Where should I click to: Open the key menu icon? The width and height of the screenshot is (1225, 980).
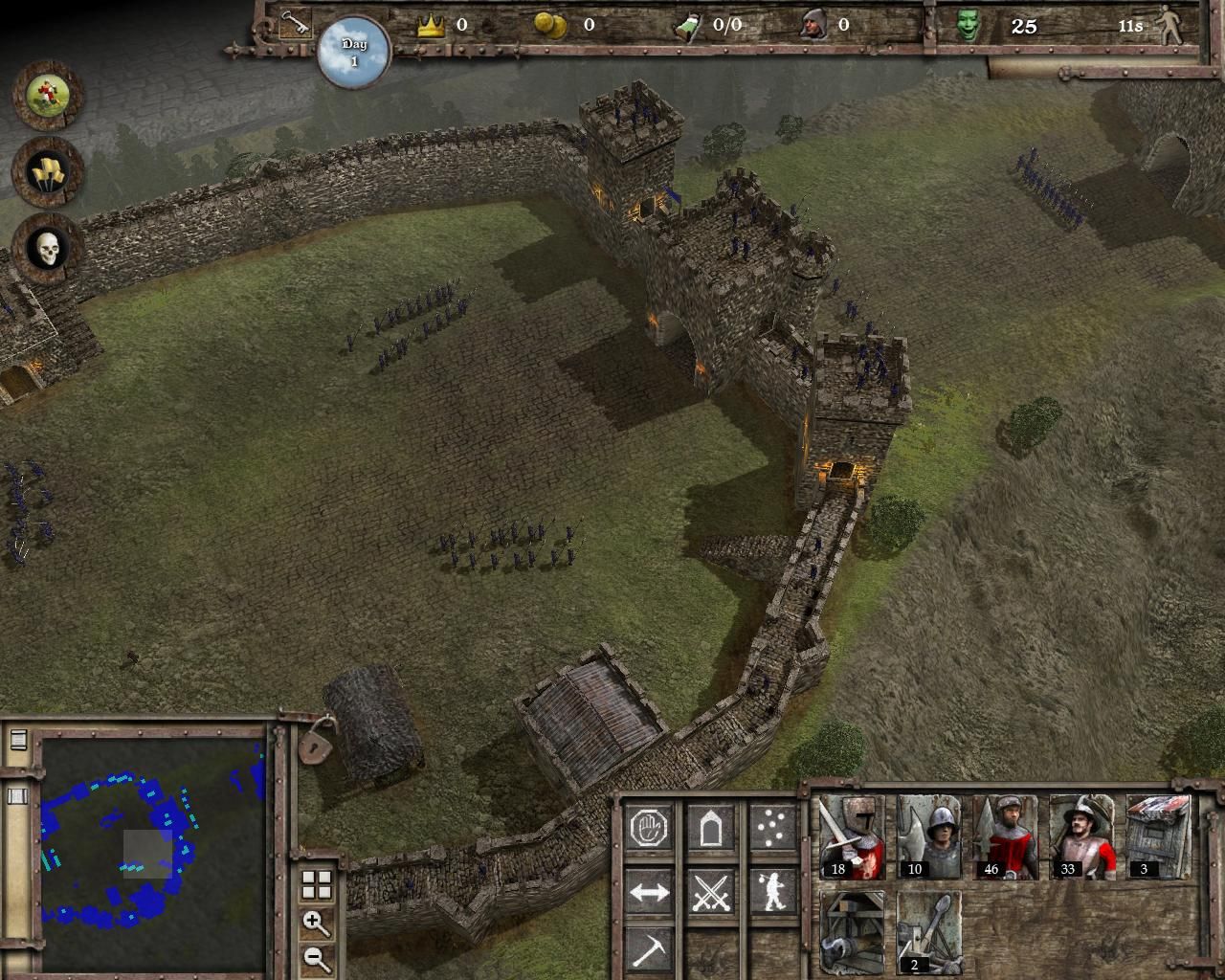tap(295, 25)
